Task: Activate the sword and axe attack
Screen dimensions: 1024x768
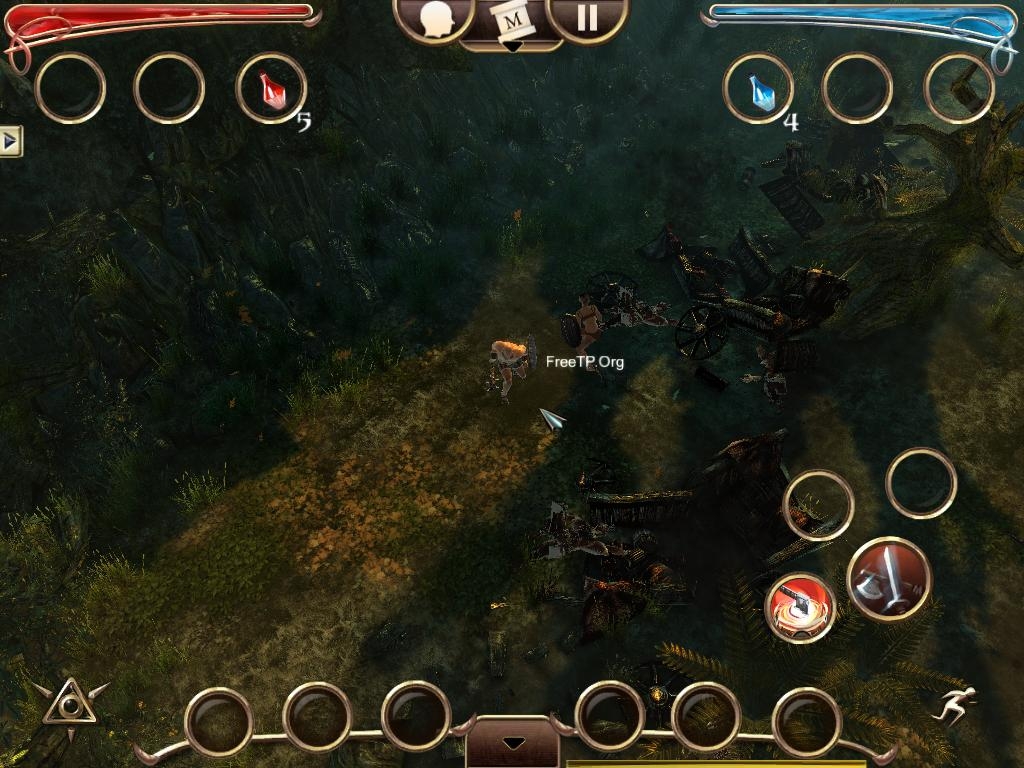Action: (889, 579)
